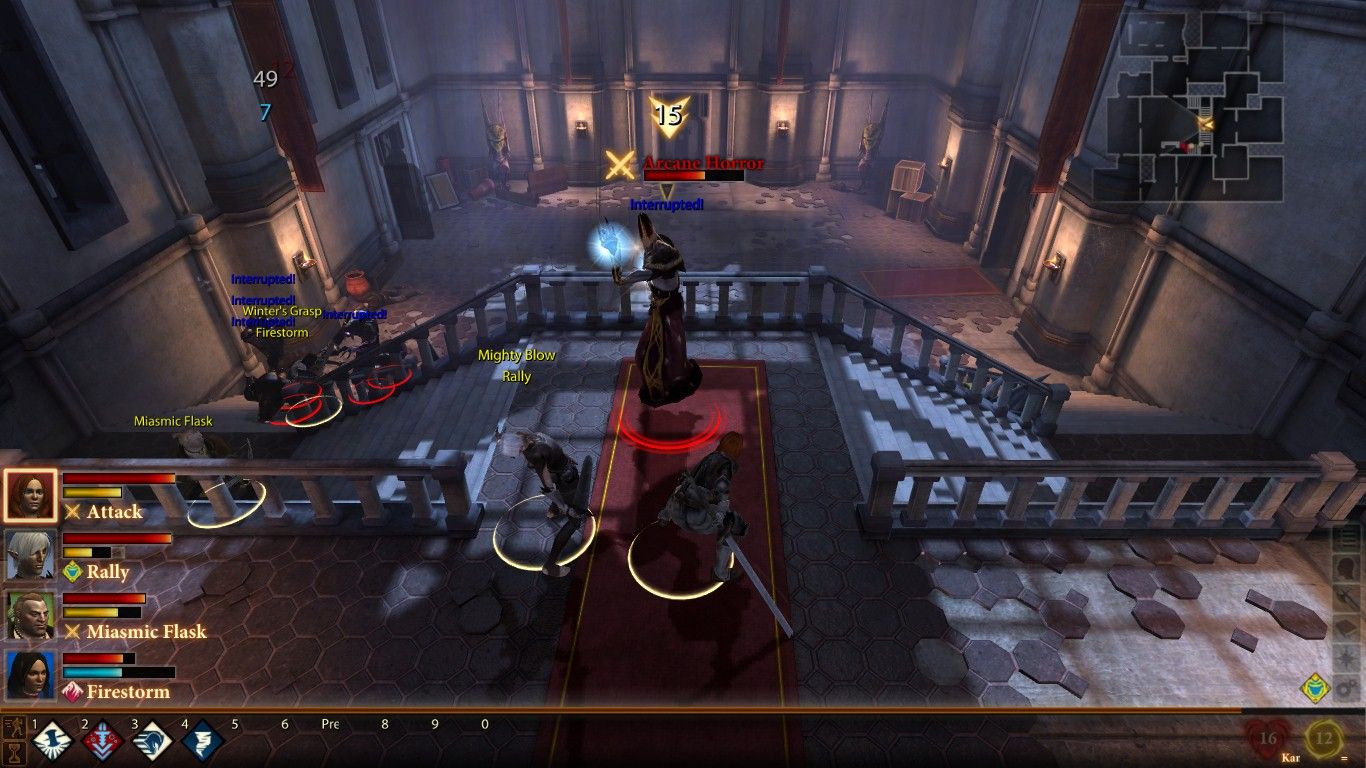The image size is (1366, 768).
Task: Open the compass-star map icon
Action: [x=1346, y=658]
